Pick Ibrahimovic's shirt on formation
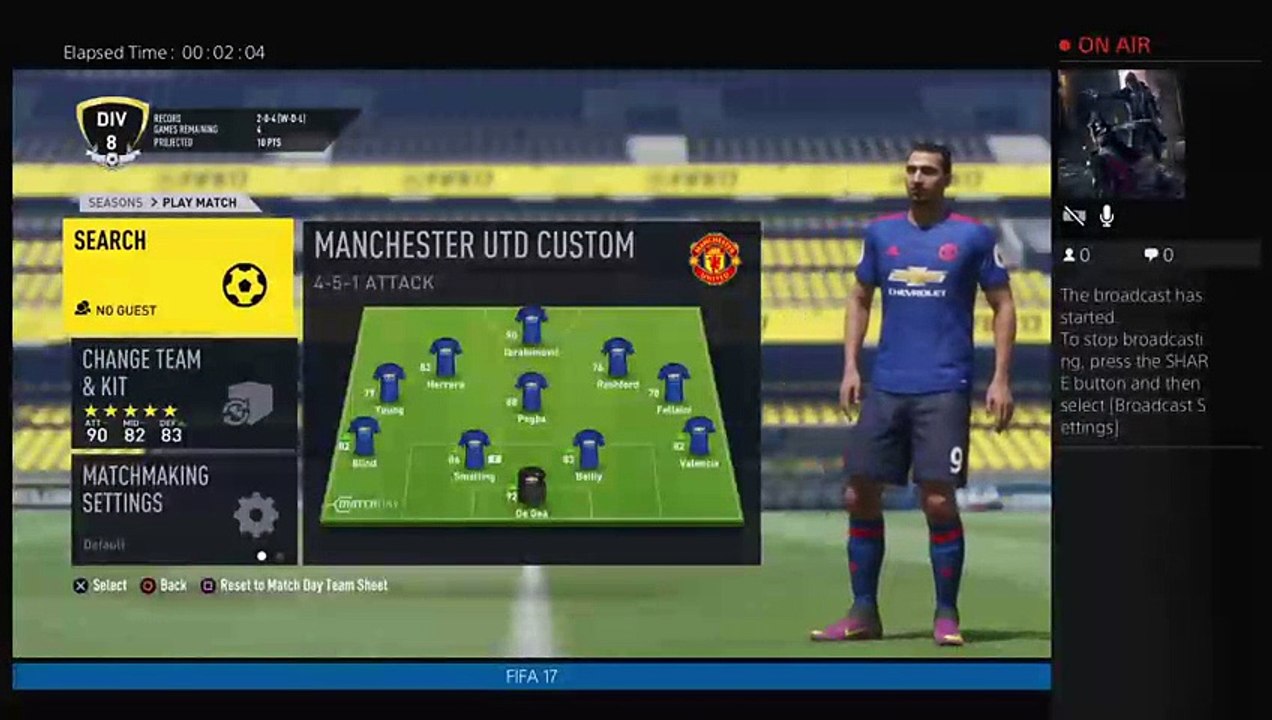 click(x=531, y=326)
